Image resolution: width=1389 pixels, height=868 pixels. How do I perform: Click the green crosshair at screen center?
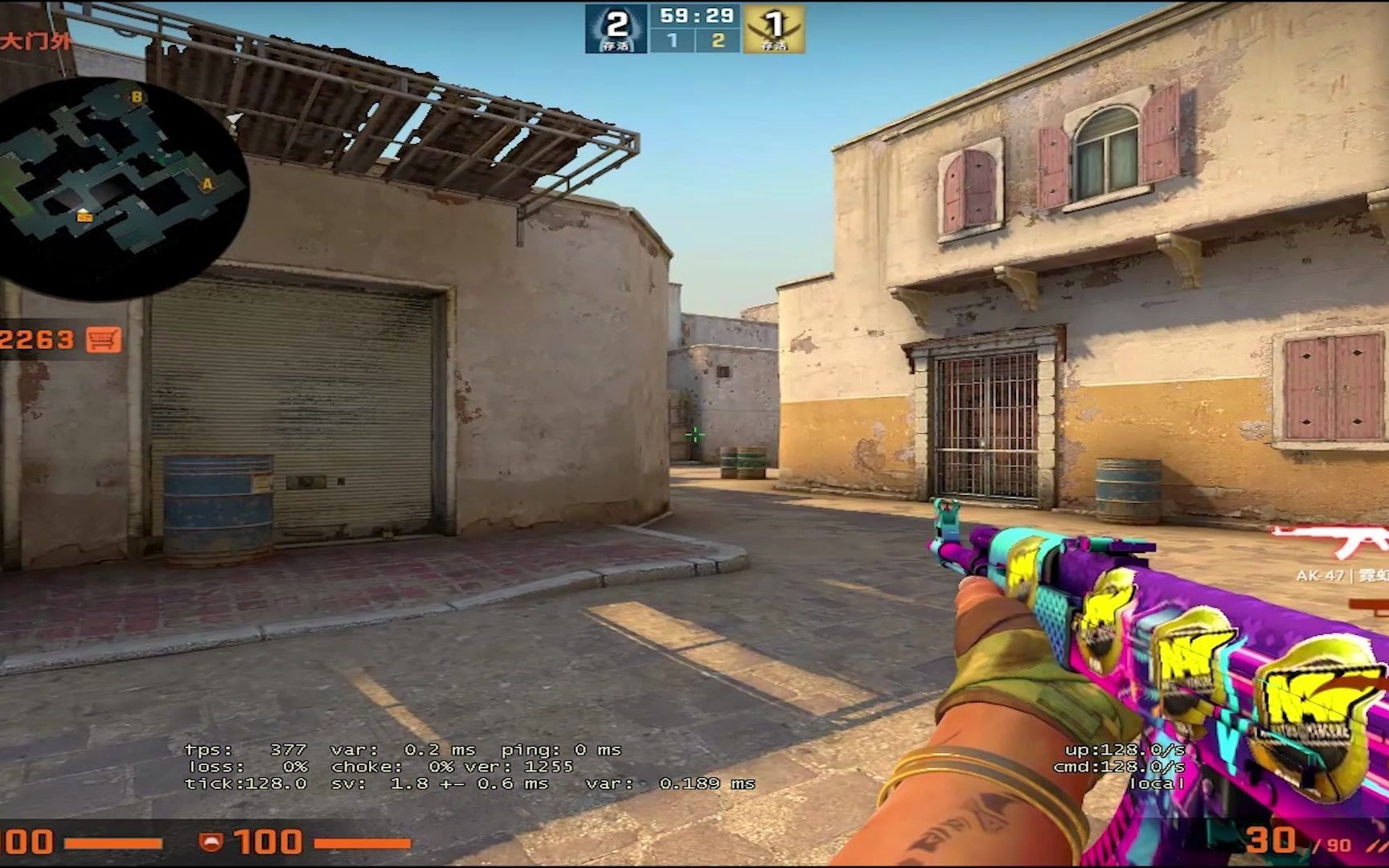coord(694,434)
